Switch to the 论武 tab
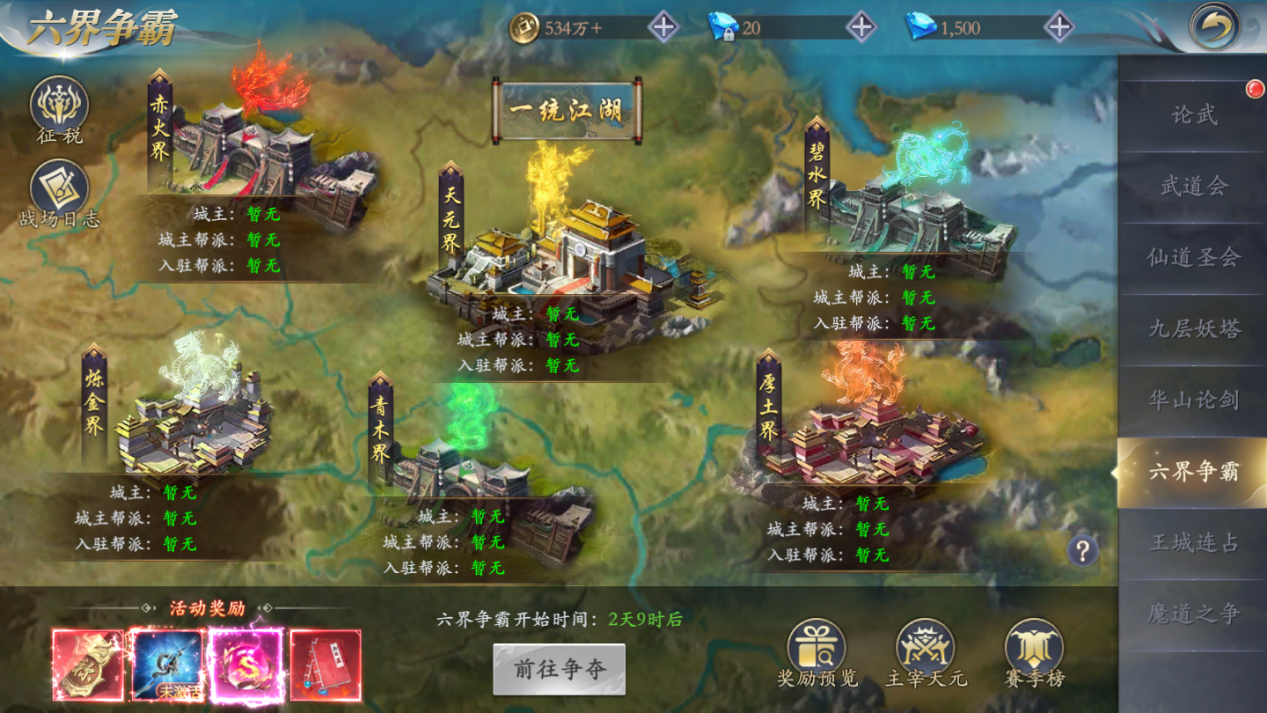This screenshot has height=713, width=1267. pos(1193,115)
